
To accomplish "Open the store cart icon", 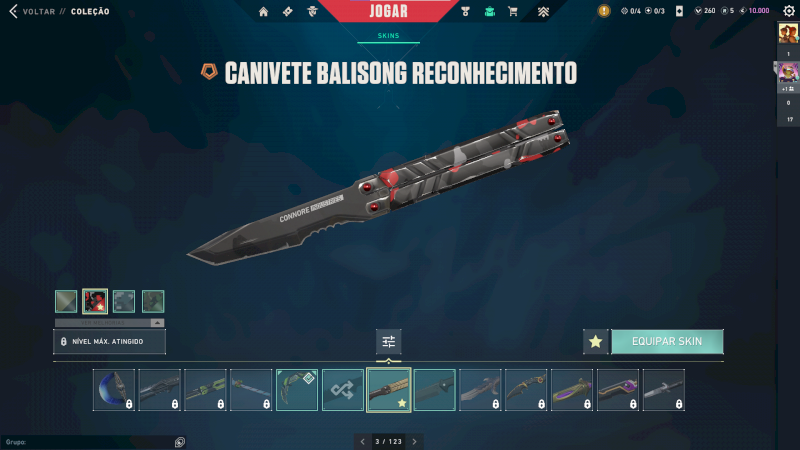I will point(513,12).
